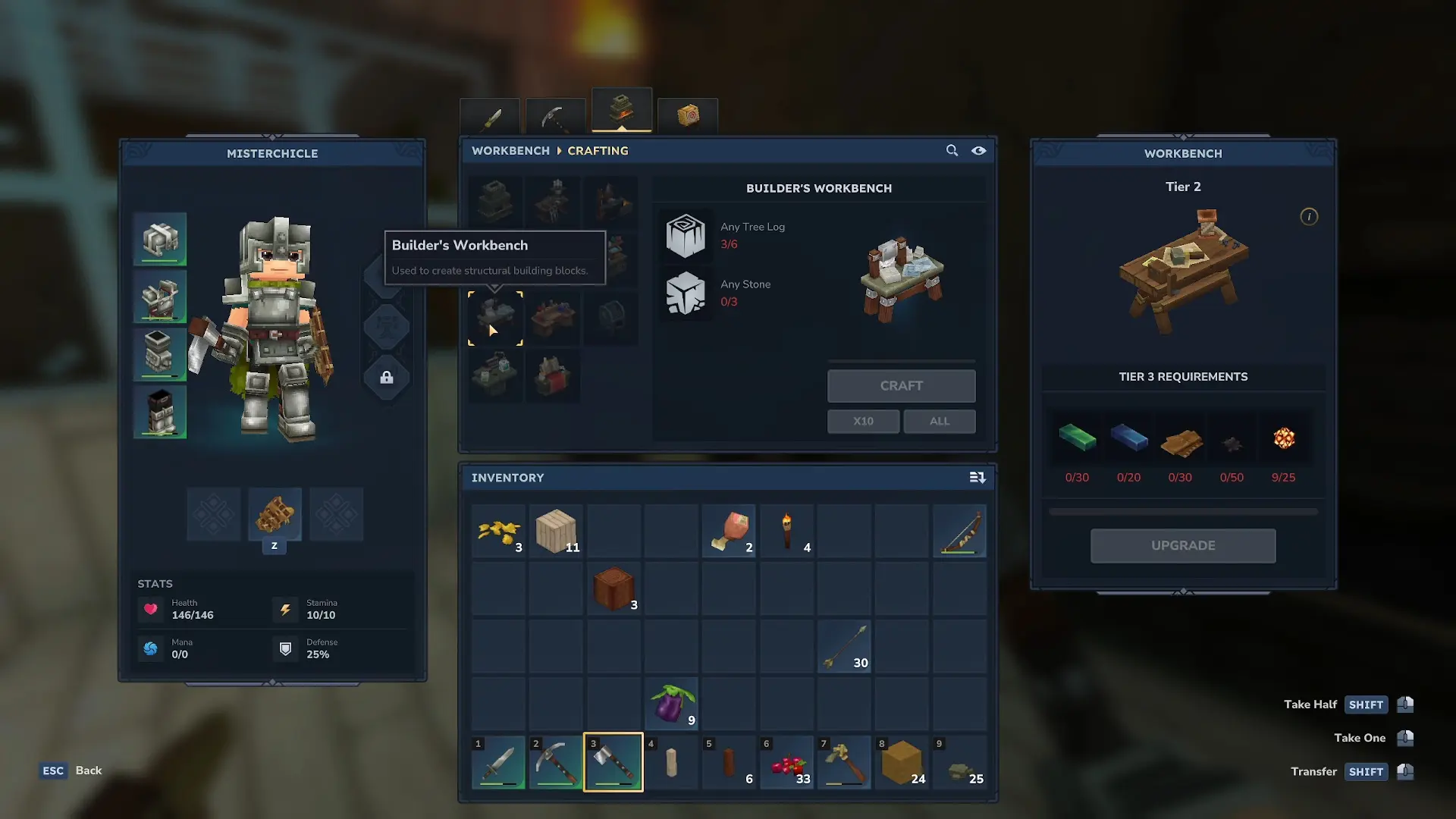Pick the arrow stack of 30
The image size is (1456, 819).
pos(844,647)
